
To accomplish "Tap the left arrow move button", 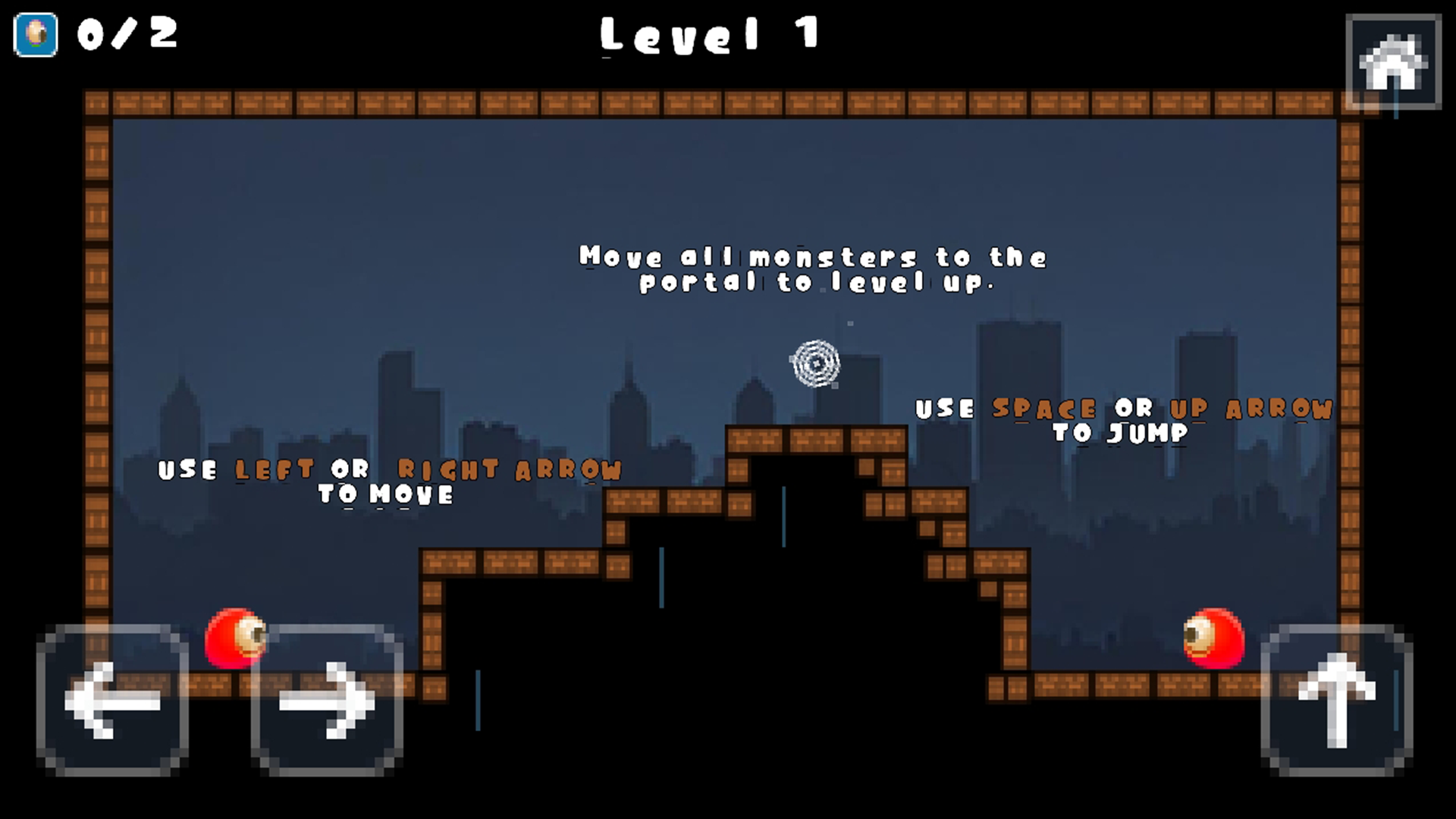I will 113,700.
